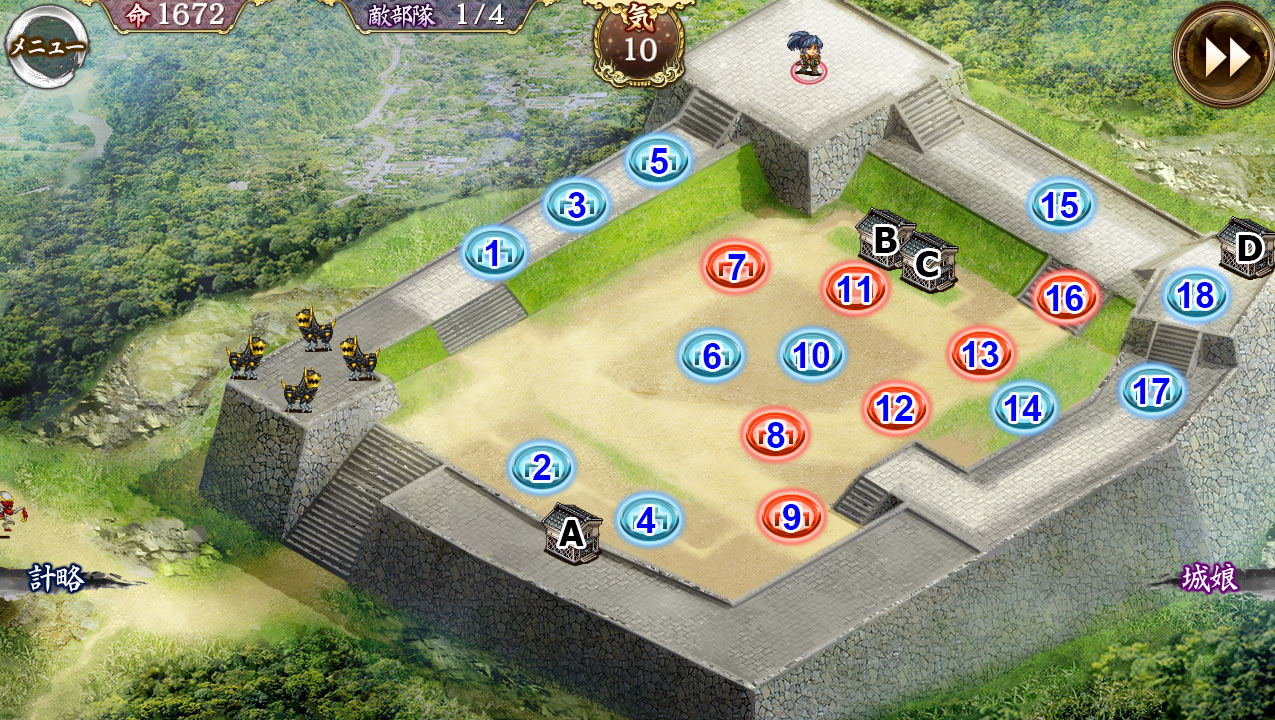Image resolution: width=1275 pixels, height=720 pixels.
Task: Pick blue placement tile number 10
Action: (x=812, y=355)
